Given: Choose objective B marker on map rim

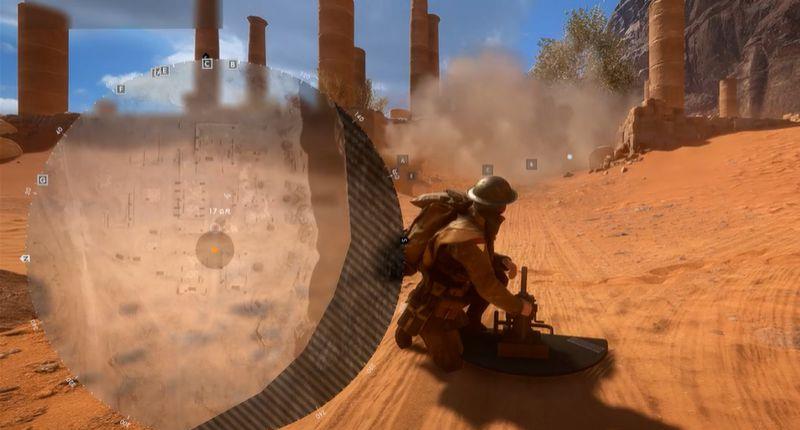Looking at the screenshot, I should click(233, 64).
